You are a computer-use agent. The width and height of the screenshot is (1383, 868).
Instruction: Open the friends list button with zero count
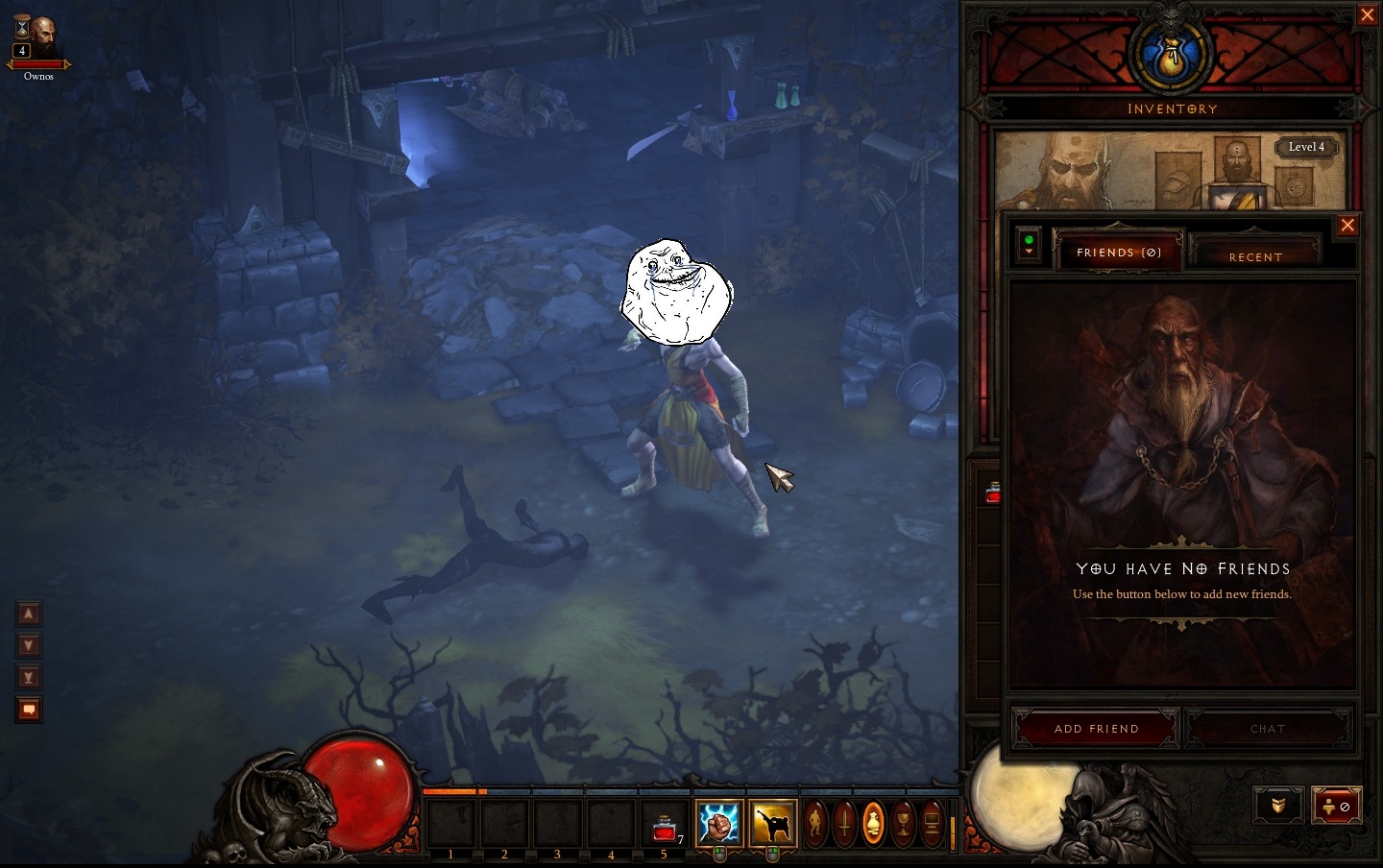(1336, 807)
